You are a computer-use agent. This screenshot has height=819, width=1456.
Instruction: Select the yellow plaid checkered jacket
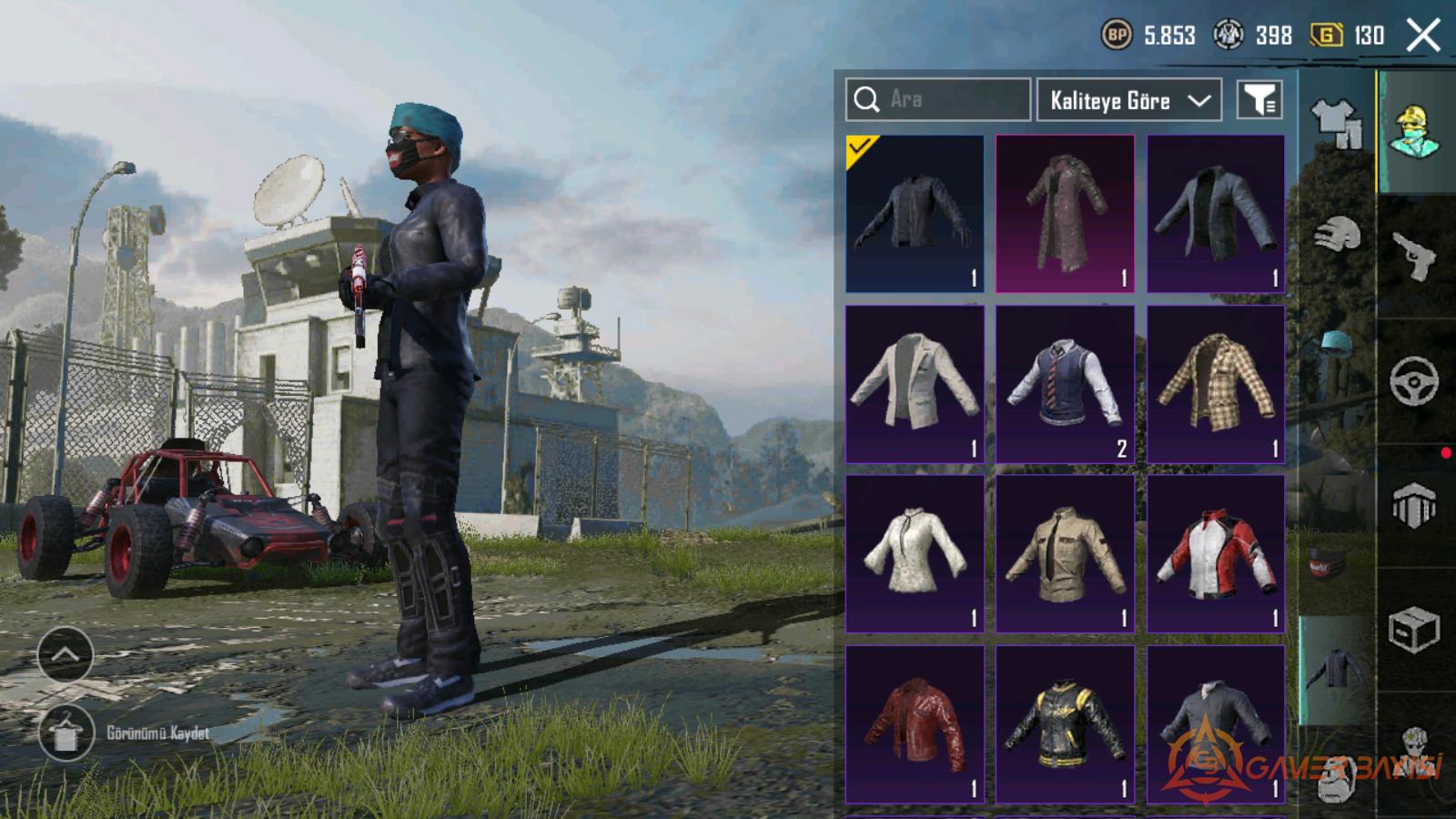(1216, 384)
